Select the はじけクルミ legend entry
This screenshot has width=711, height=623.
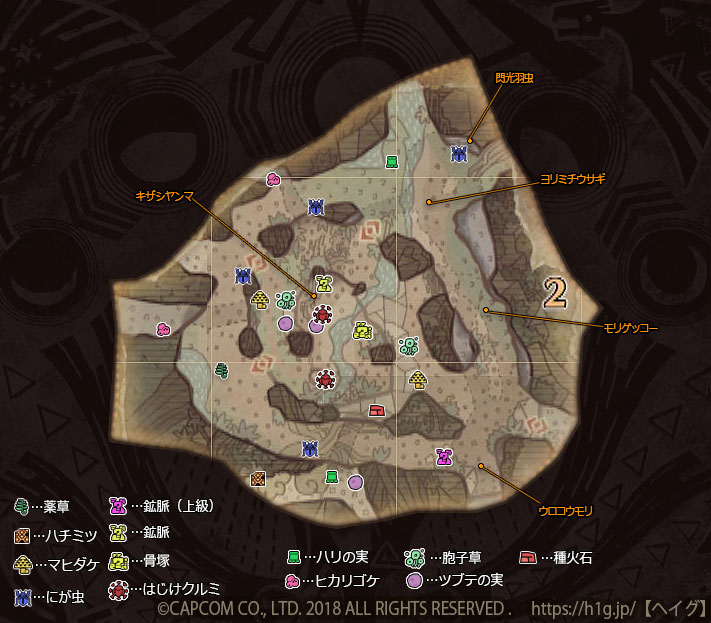[163, 589]
